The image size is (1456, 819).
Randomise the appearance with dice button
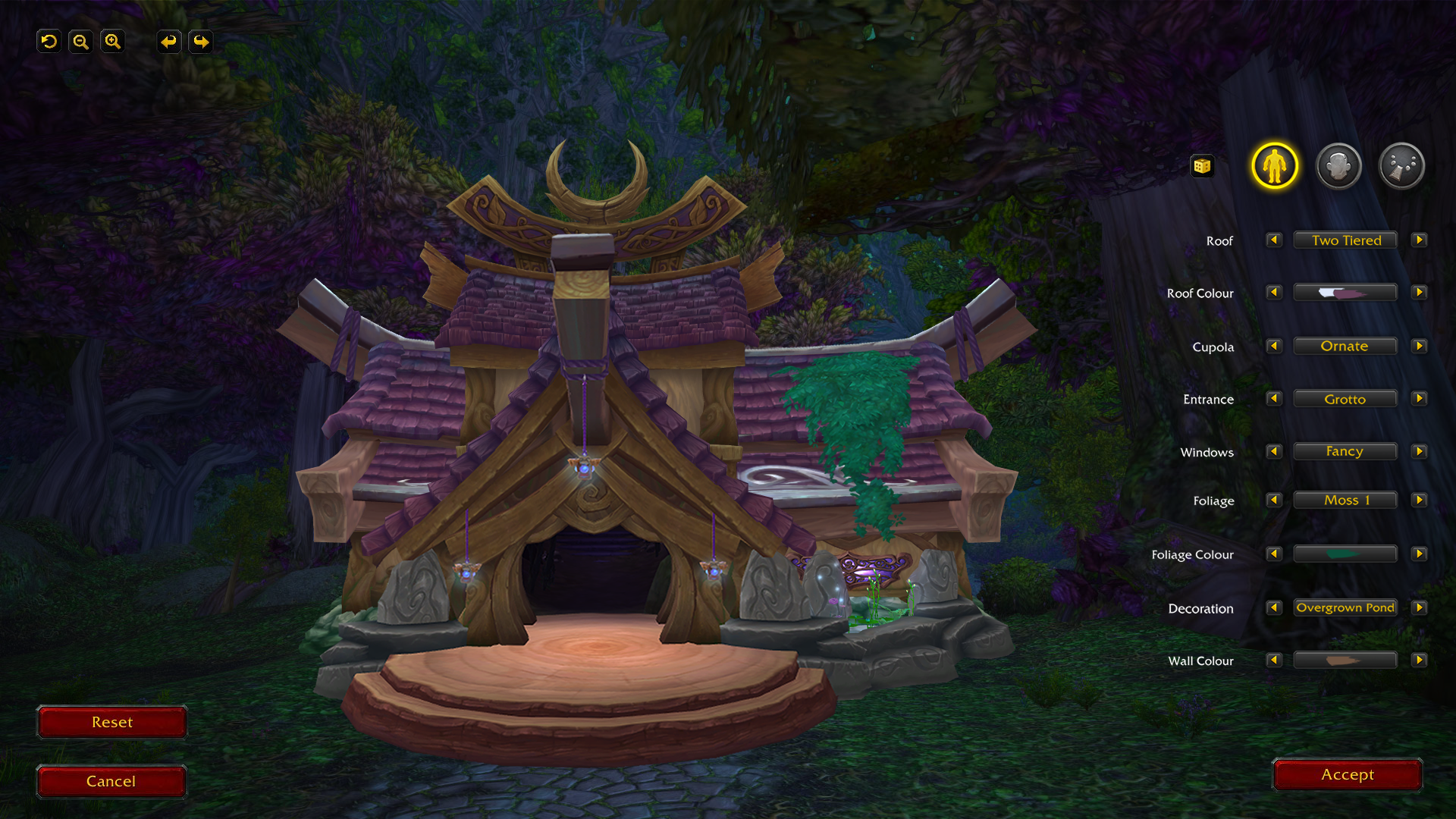(x=1202, y=166)
